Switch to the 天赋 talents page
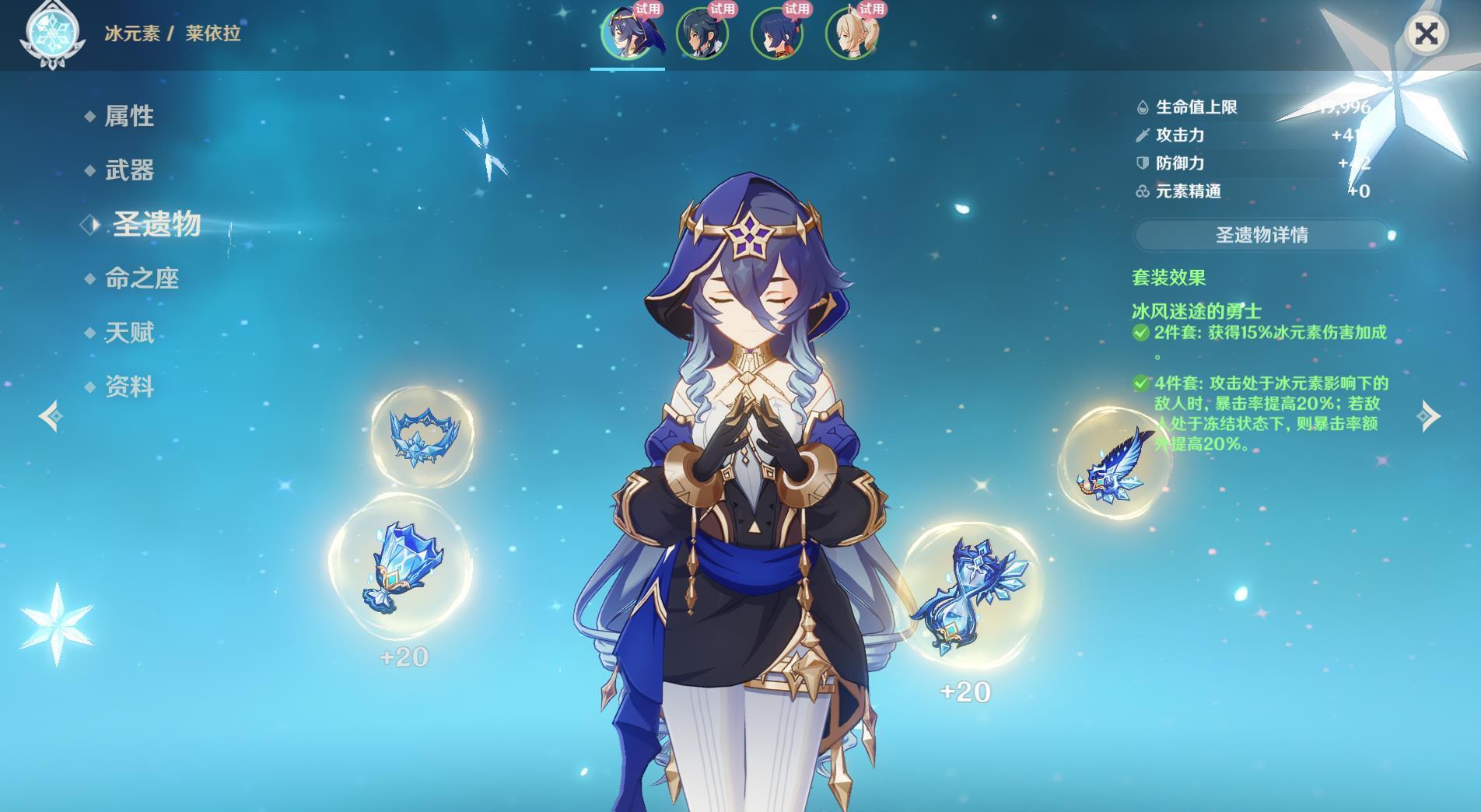This screenshot has width=1481, height=812. (129, 333)
